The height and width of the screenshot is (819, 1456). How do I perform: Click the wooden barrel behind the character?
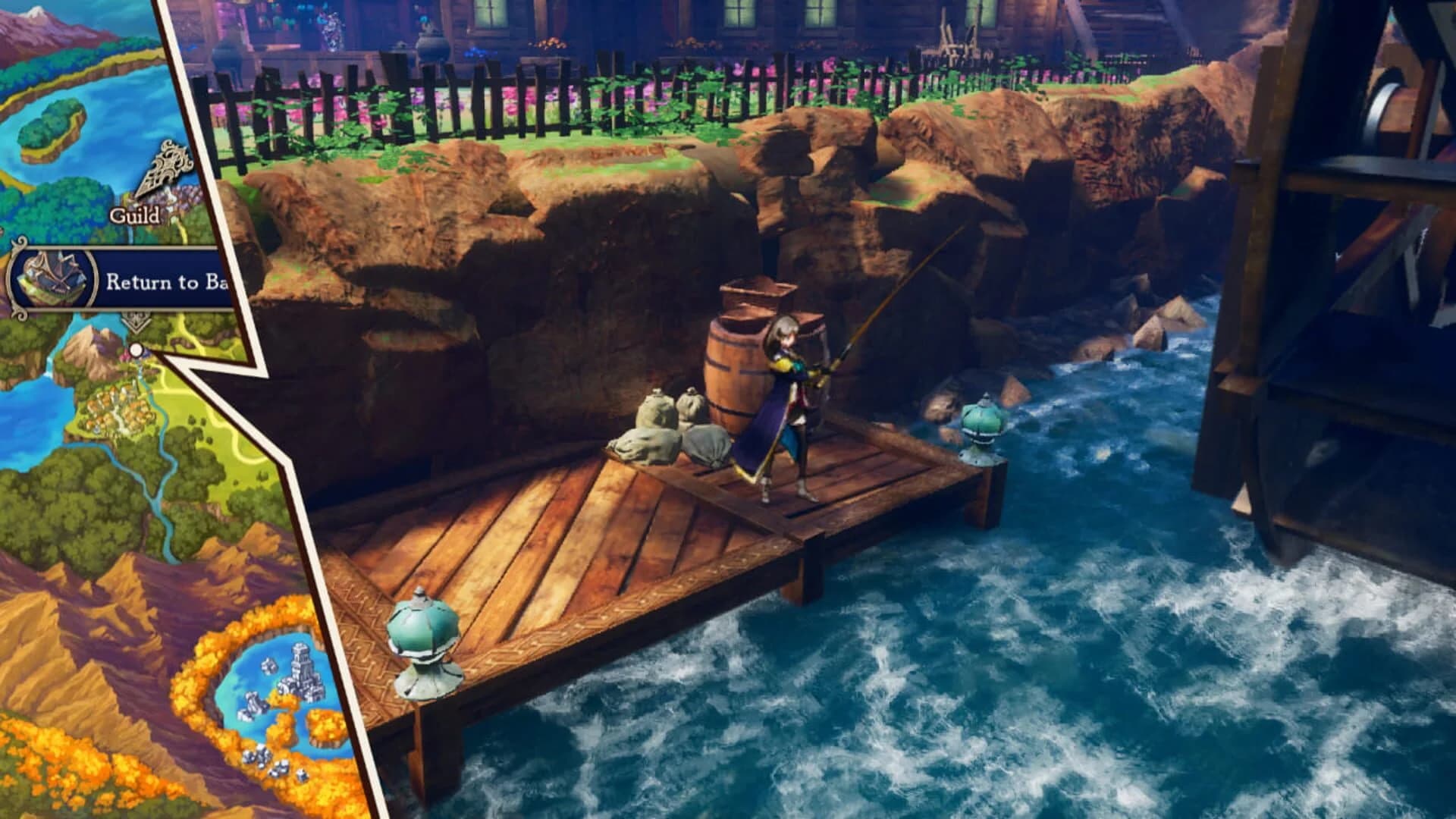coord(739,372)
